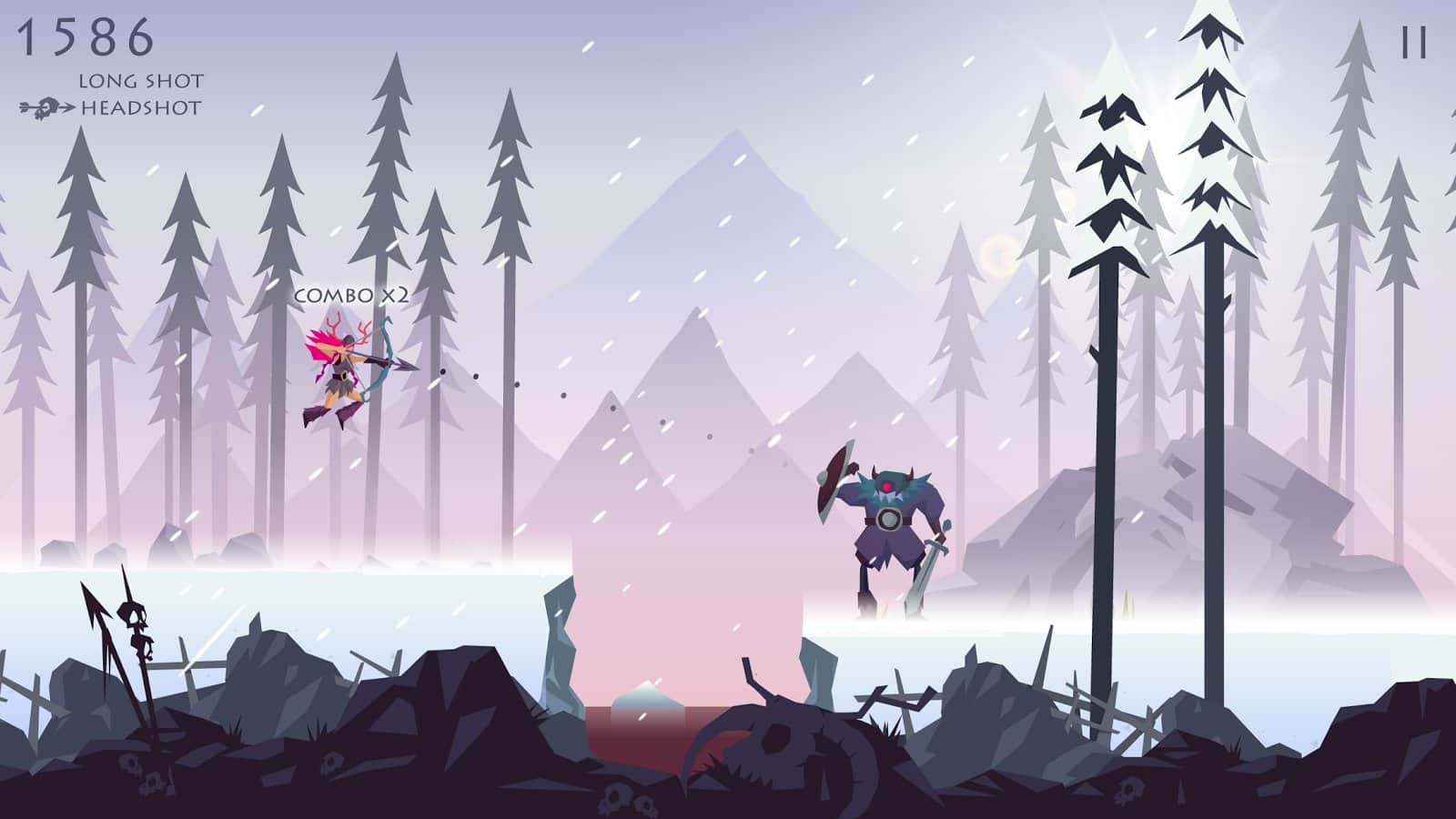The image size is (1456, 819).
Task: Click the tall dark pine tree on right
Action: tap(1210, 364)
